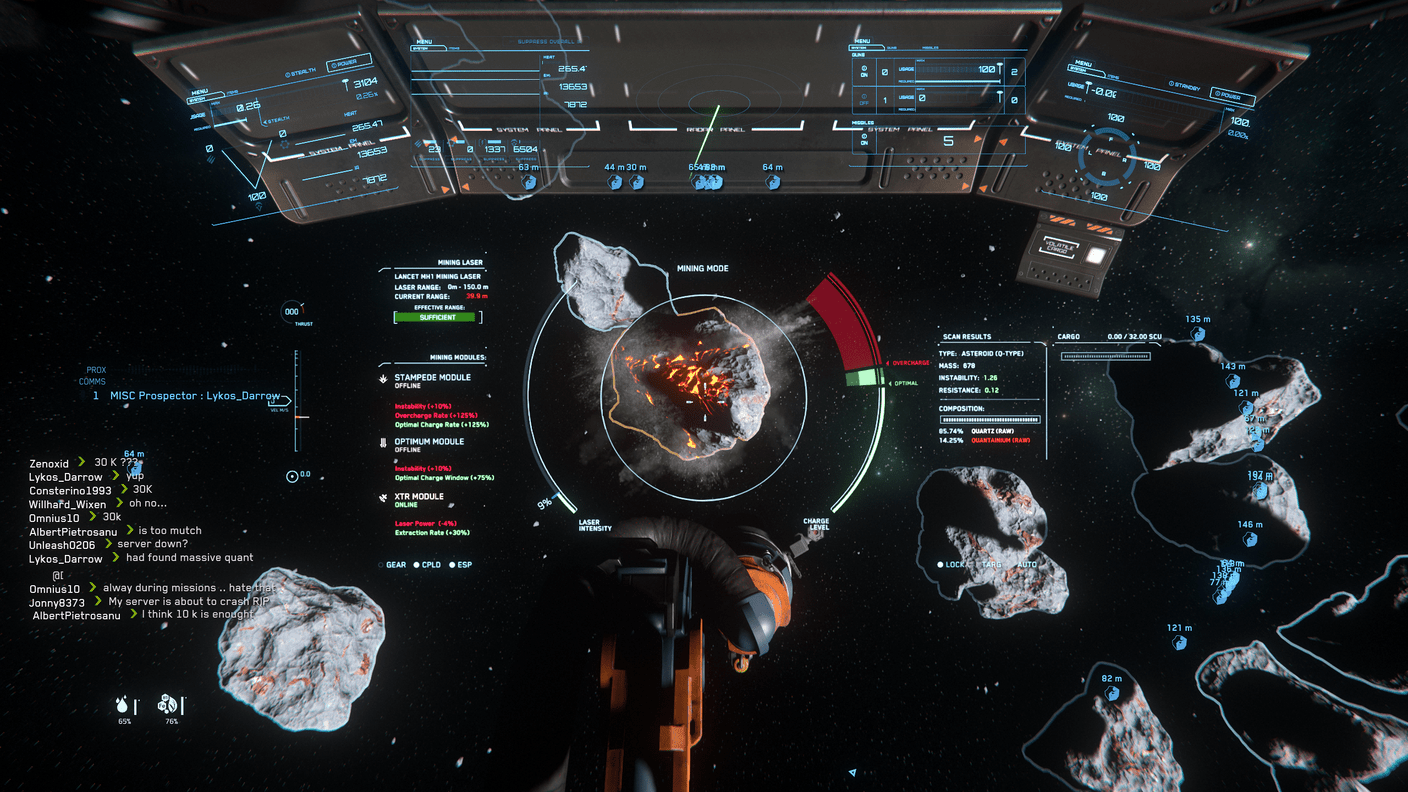Viewport: 1408px width, 792px height.
Task: Activate the Stampede mining module
Action: click(x=432, y=378)
